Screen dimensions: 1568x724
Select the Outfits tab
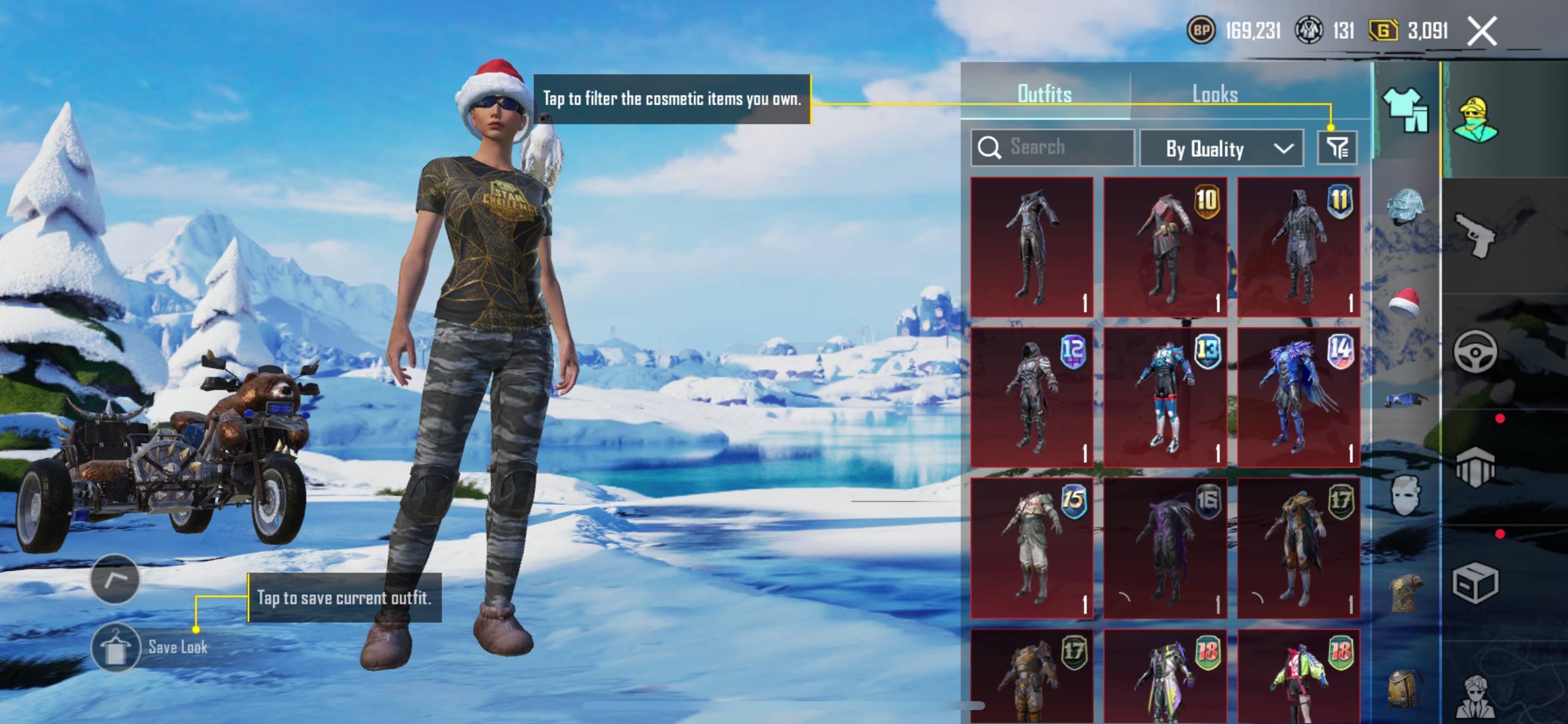click(x=1044, y=94)
